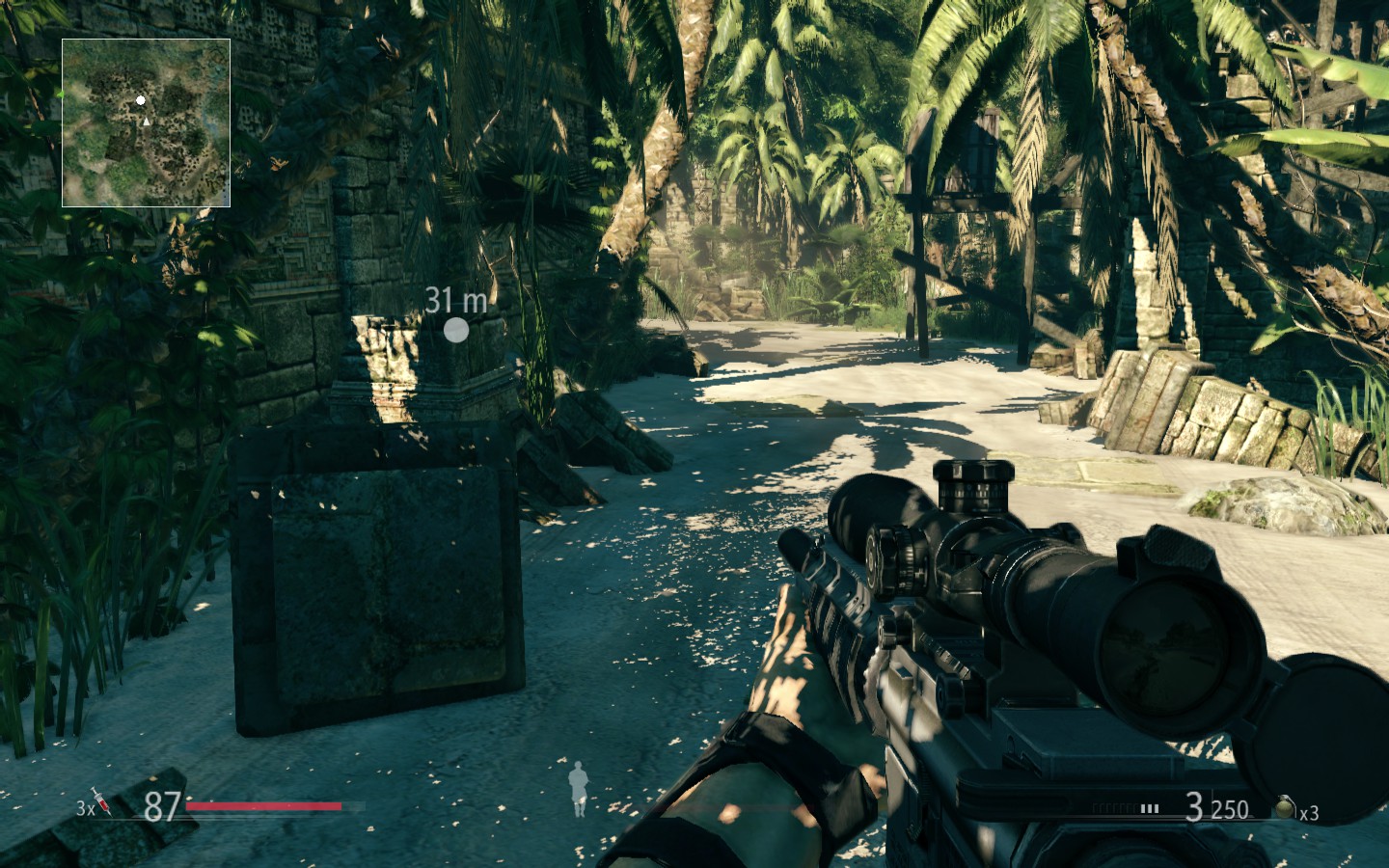The height and width of the screenshot is (868, 1389).
Task: Click the minimap in the corner
Action: coord(146,122)
